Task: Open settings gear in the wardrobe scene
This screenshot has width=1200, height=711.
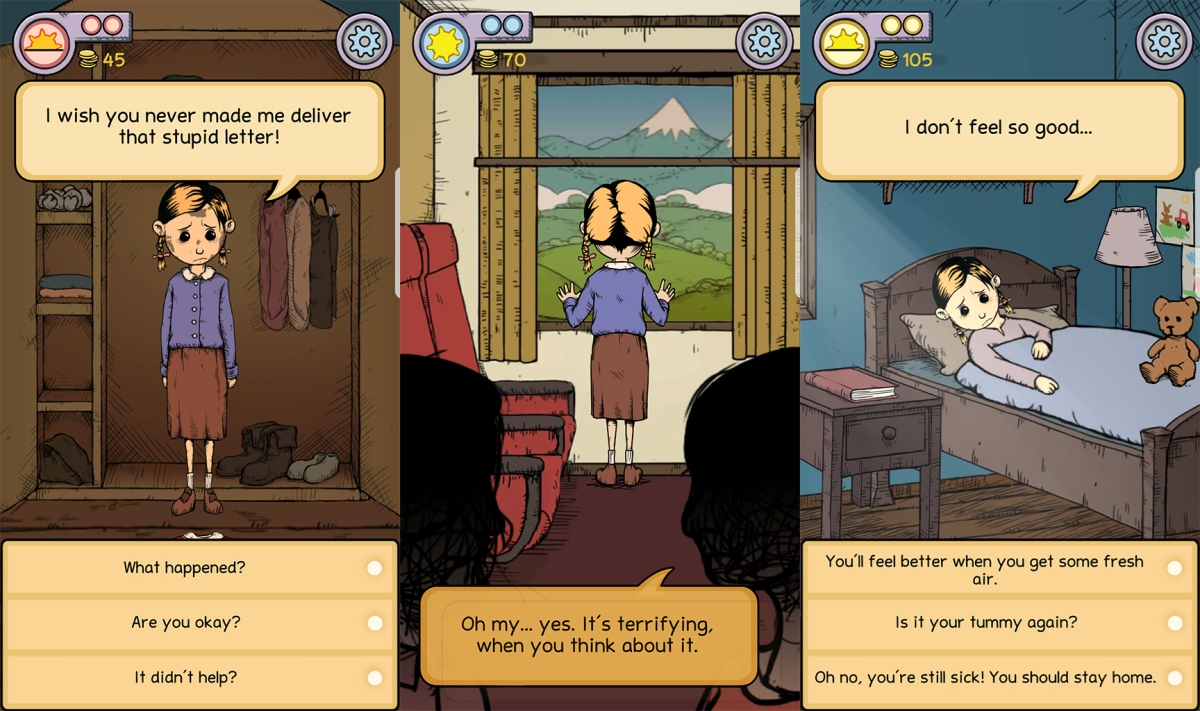Action: [365, 41]
